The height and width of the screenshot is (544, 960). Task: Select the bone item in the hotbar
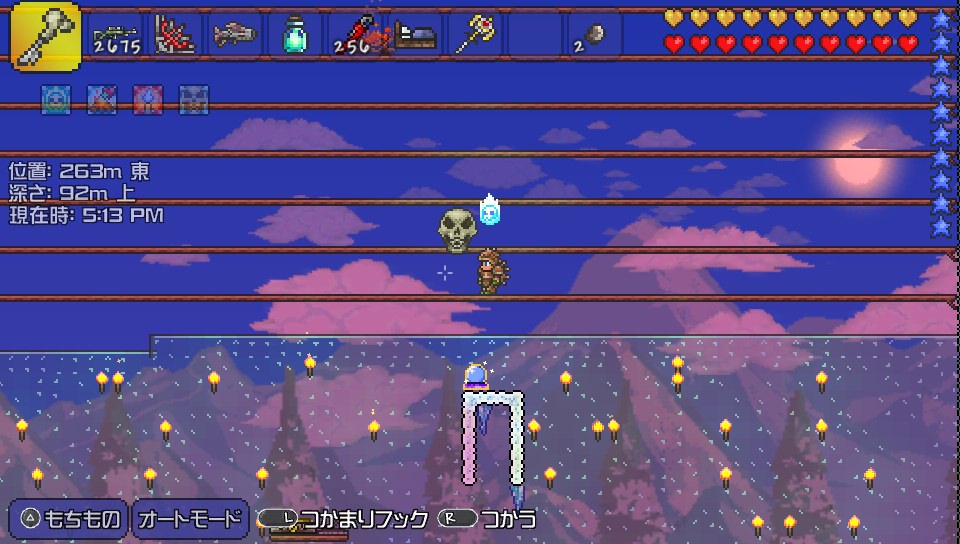pos(46,36)
